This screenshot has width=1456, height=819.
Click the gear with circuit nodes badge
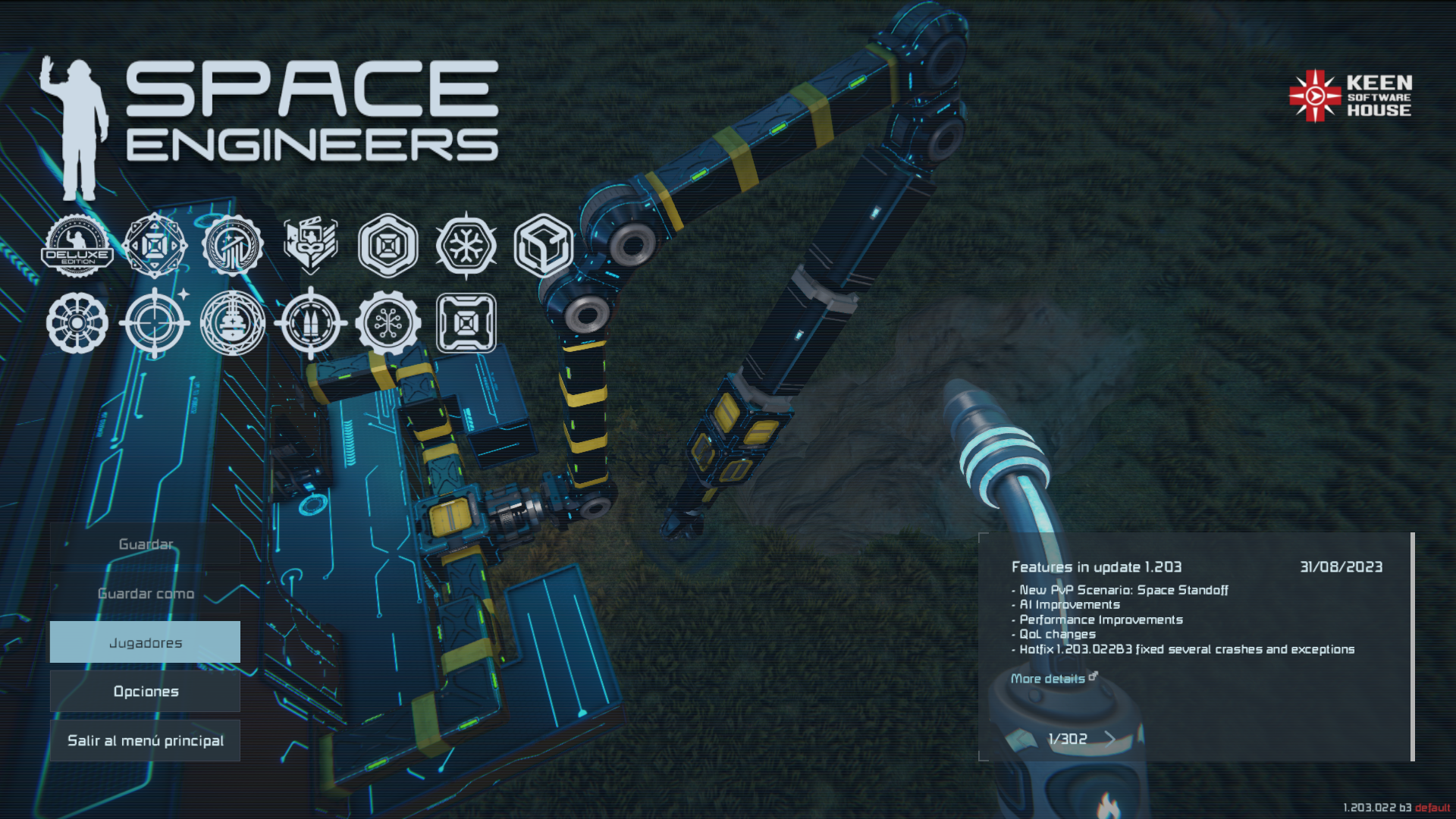(x=388, y=323)
